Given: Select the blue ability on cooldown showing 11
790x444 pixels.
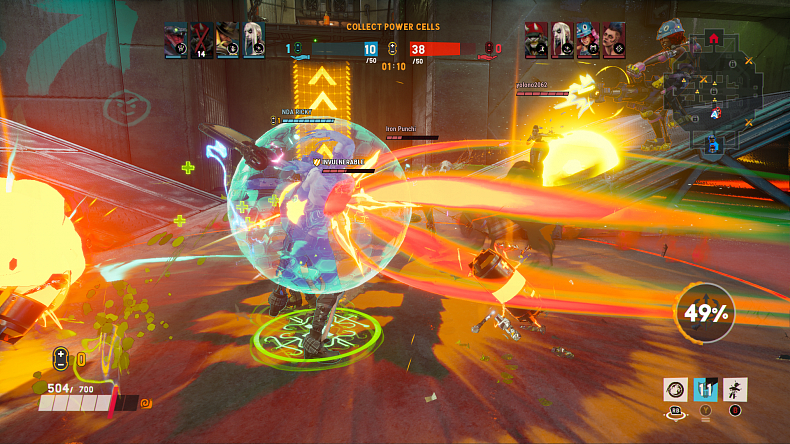Looking at the screenshot, I should point(707,390).
